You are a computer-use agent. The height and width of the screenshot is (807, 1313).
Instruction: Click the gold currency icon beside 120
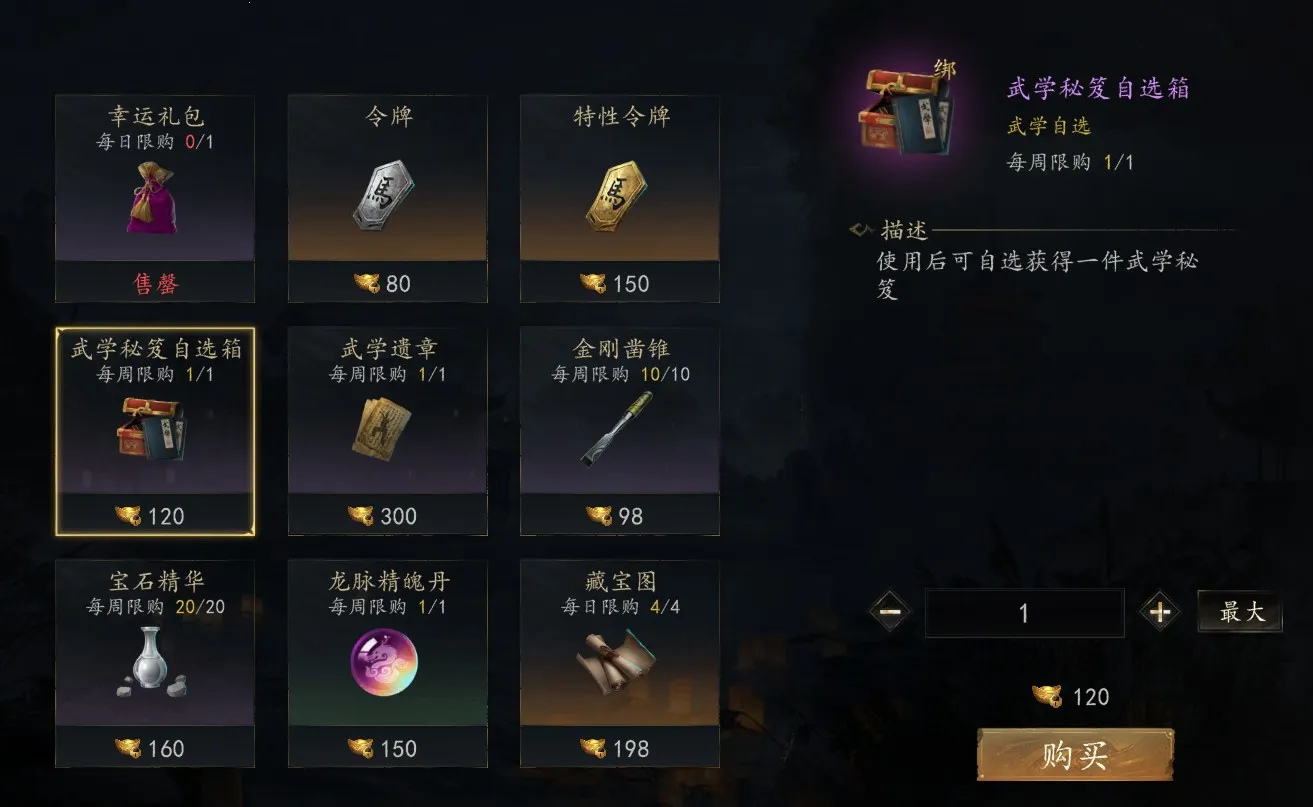(x=1046, y=697)
